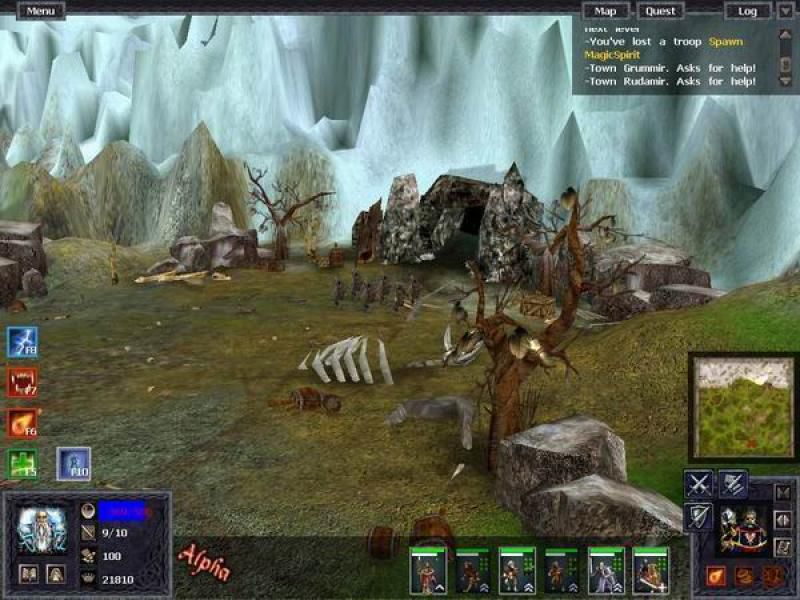800x600 pixels.
Task: Open the Log panel
Action: tap(747, 11)
